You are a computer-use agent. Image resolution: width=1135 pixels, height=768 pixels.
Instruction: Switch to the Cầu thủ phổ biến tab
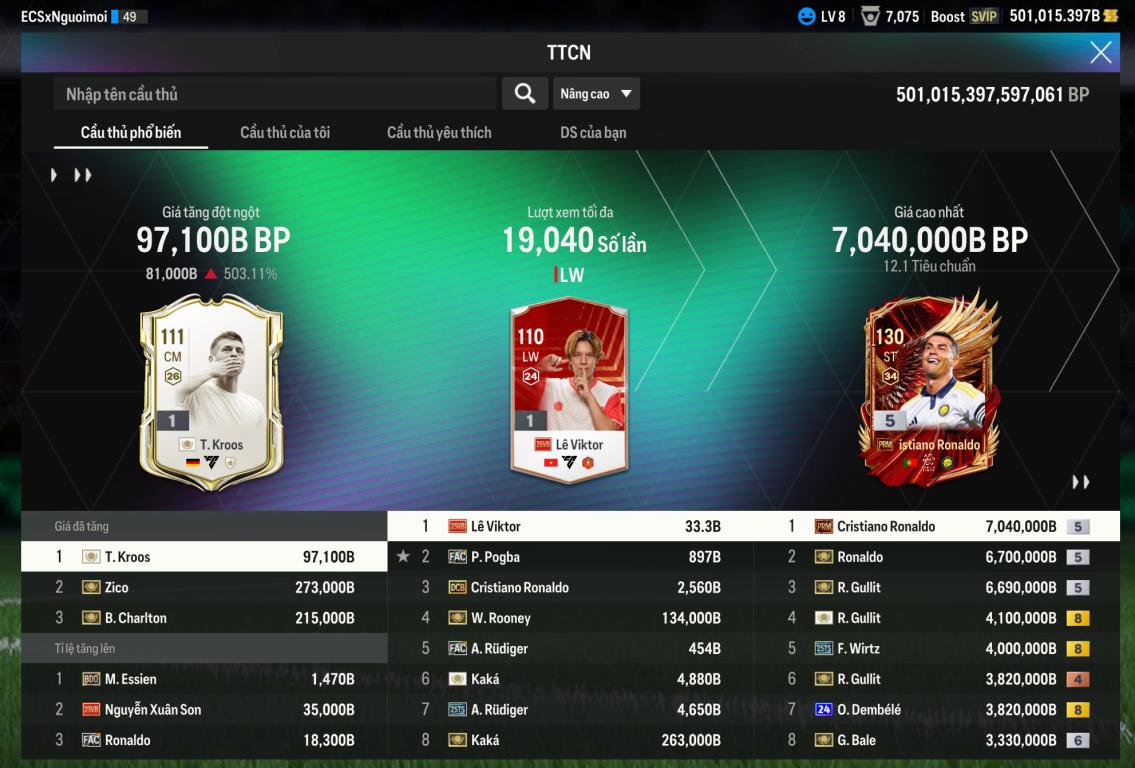click(x=131, y=132)
